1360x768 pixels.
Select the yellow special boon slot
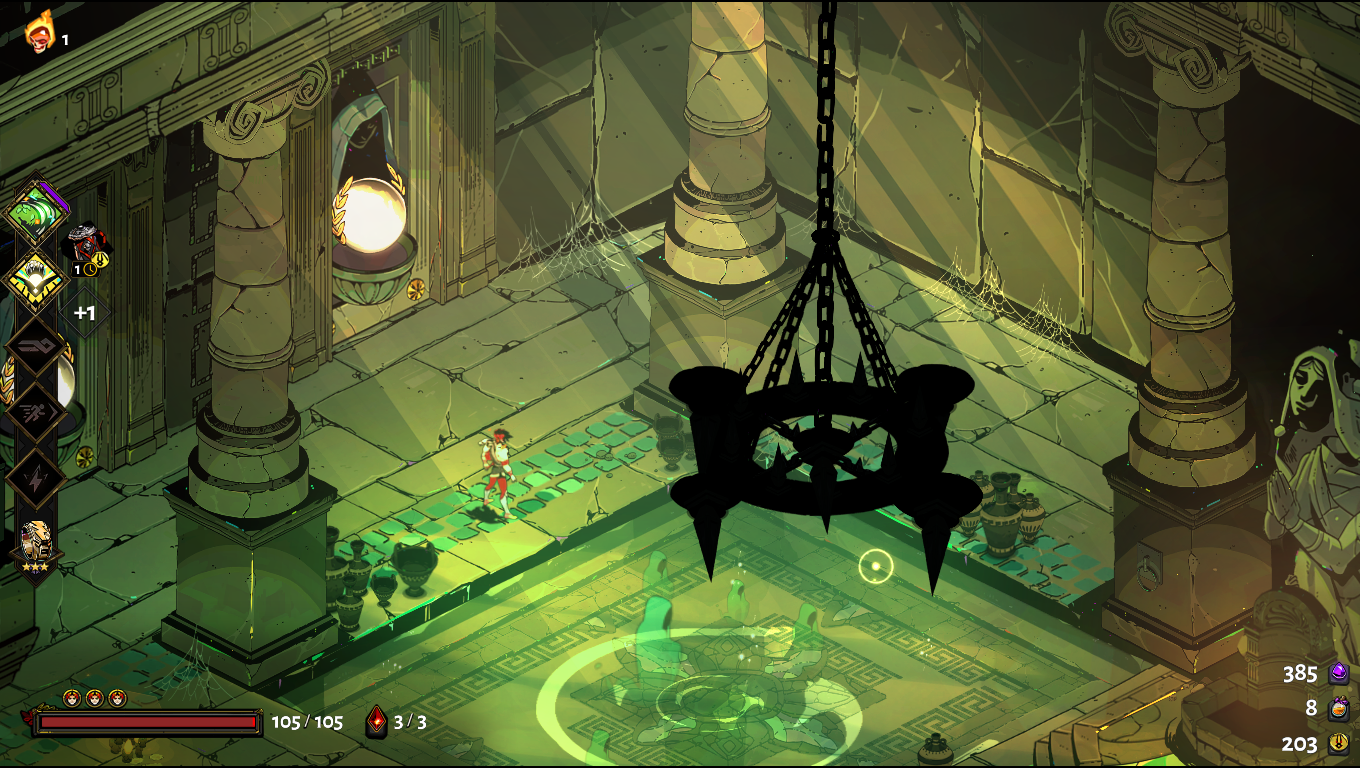tap(36, 279)
